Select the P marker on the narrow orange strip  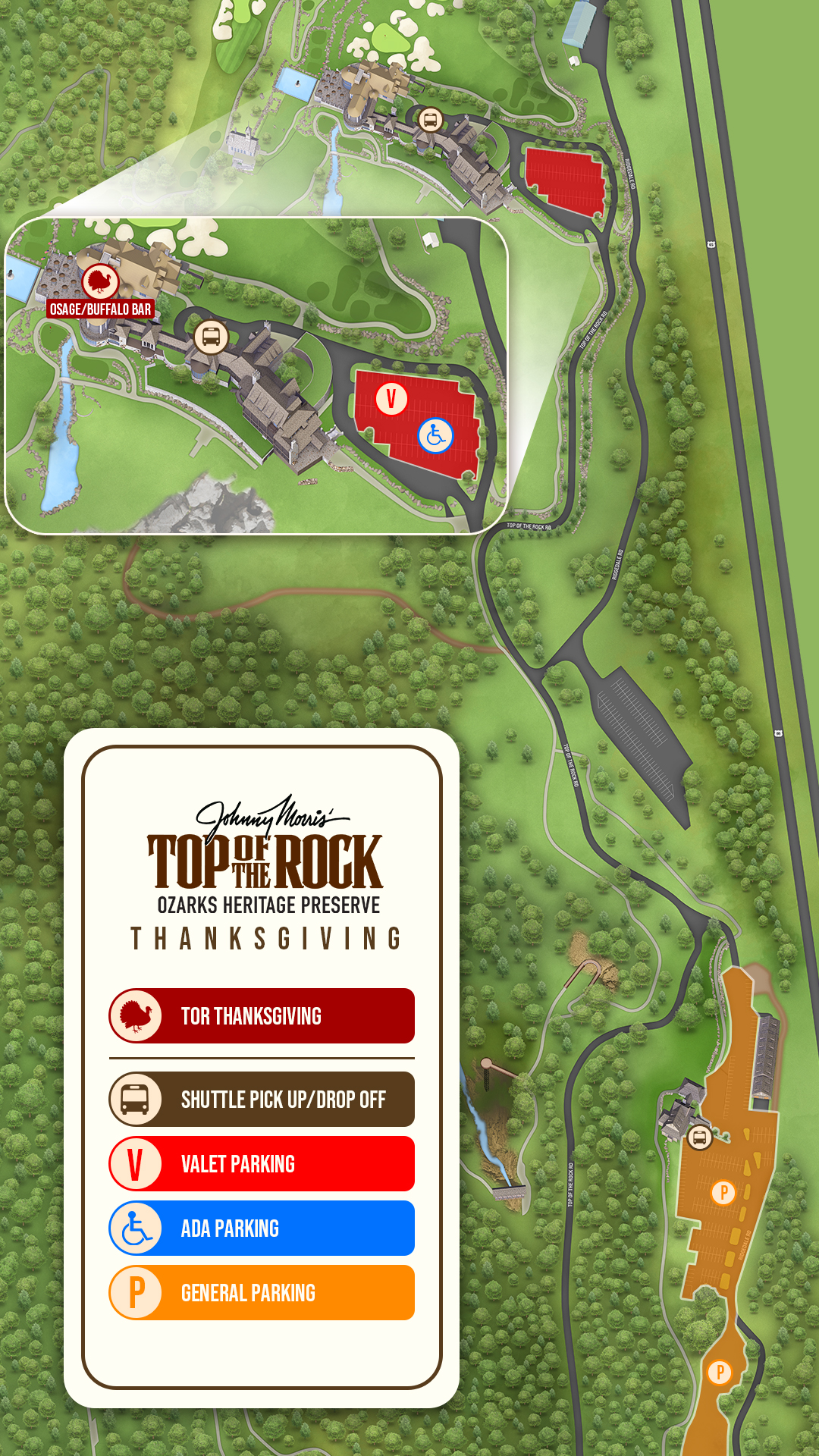719,1372
